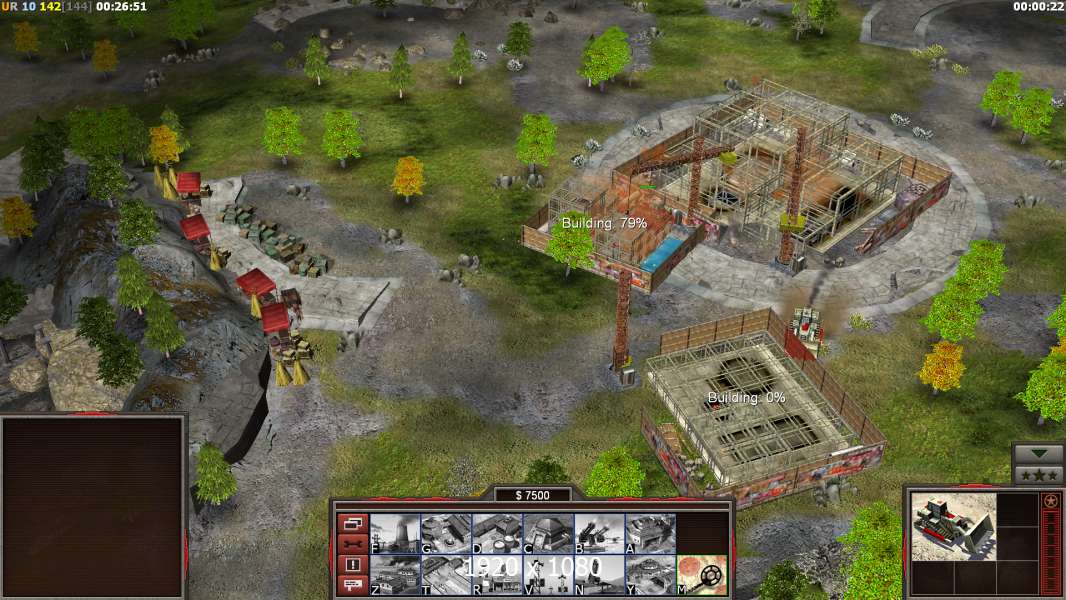Select the tower build icon marked V

tap(548, 575)
